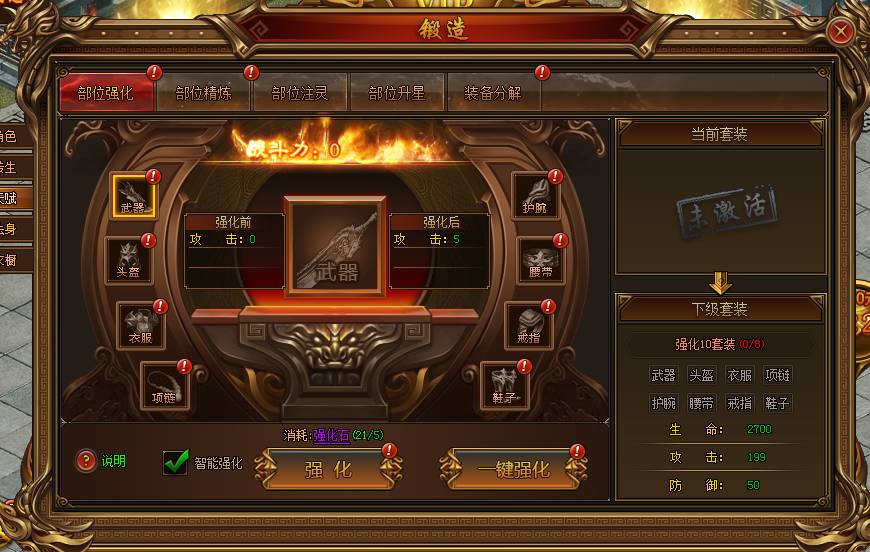
Task: Close the 锻造 forge window
Action: [x=842, y=31]
